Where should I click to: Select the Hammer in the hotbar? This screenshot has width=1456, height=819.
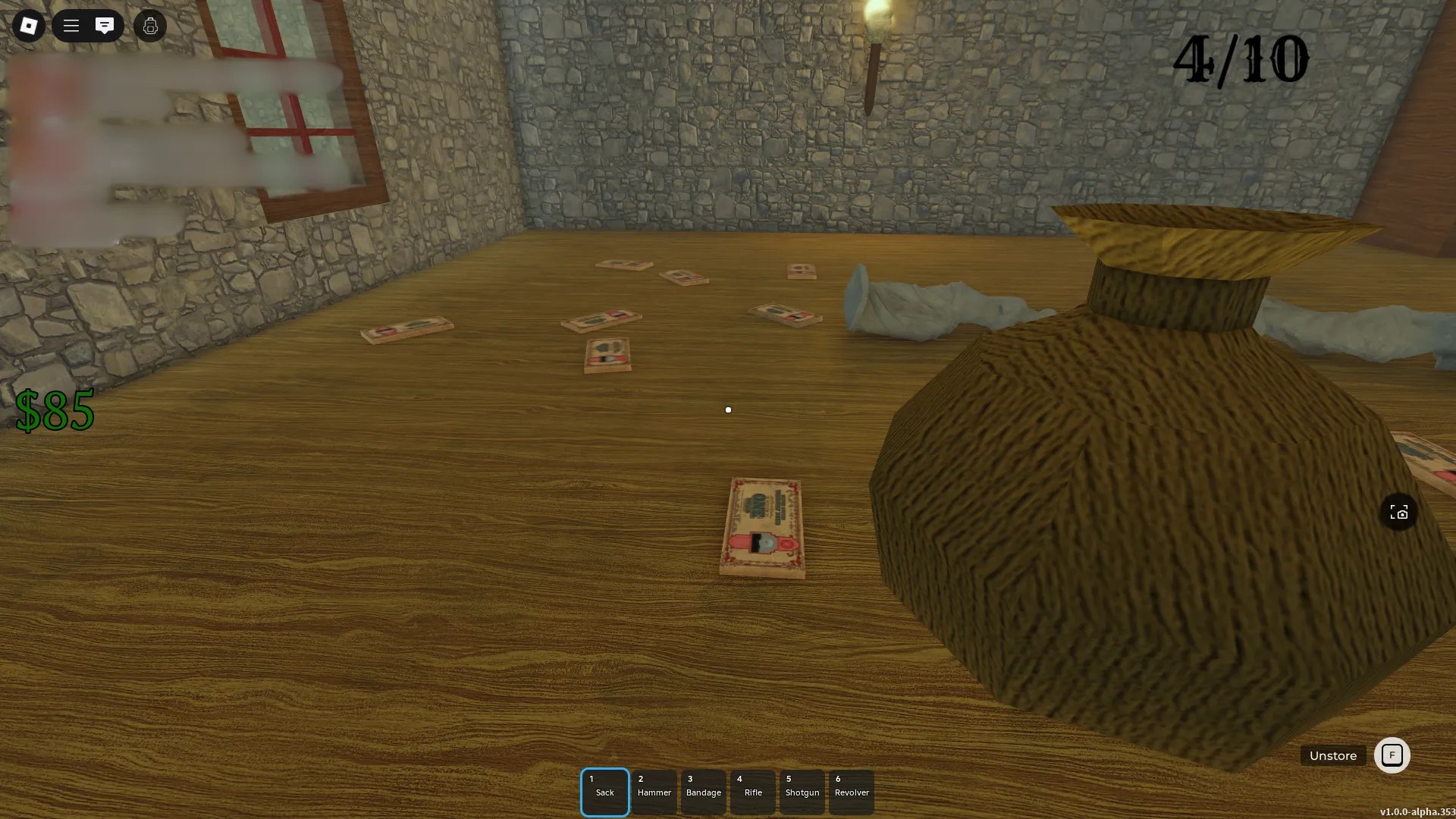coord(654,791)
